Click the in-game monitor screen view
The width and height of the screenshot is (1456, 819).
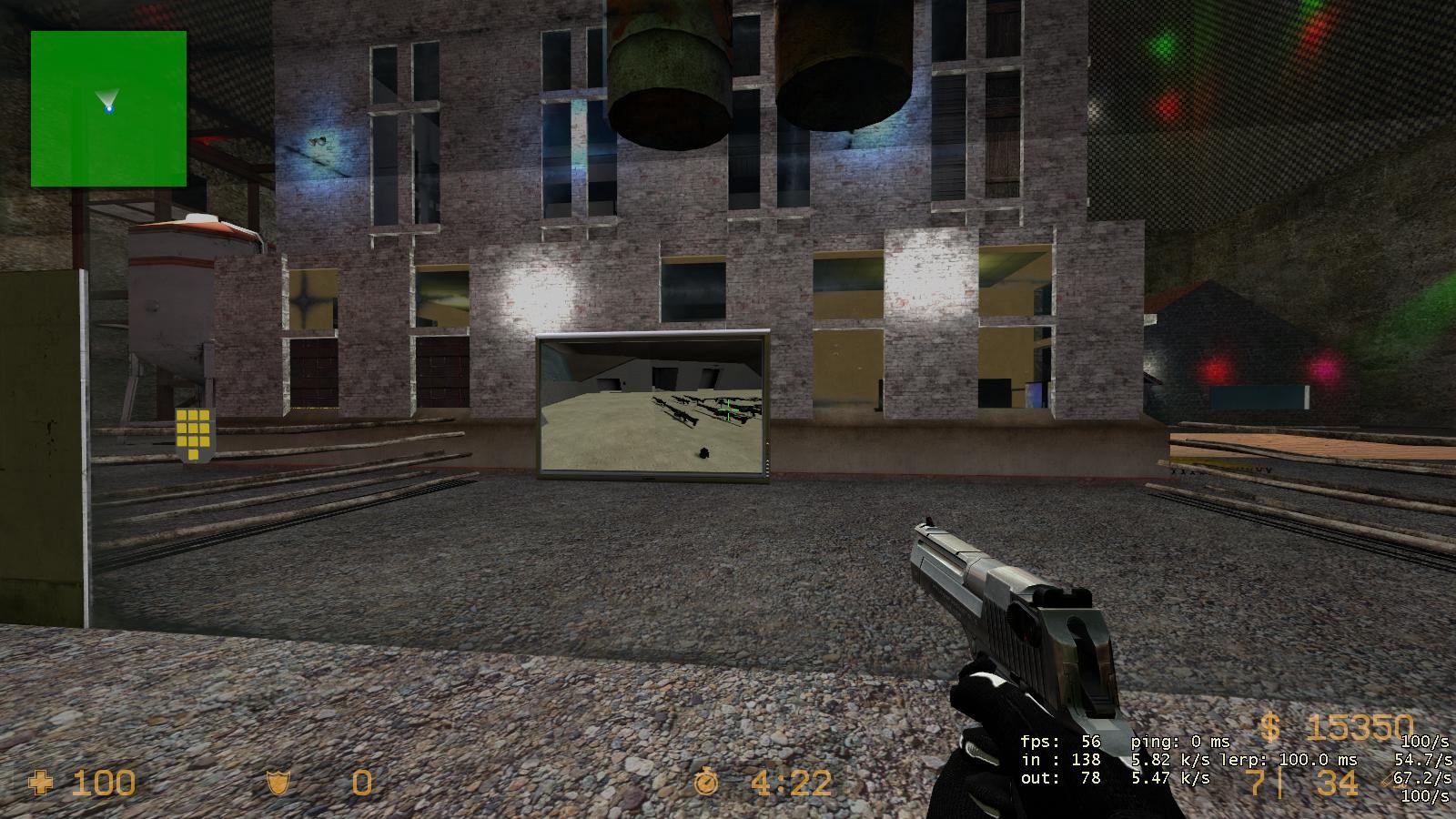point(651,407)
